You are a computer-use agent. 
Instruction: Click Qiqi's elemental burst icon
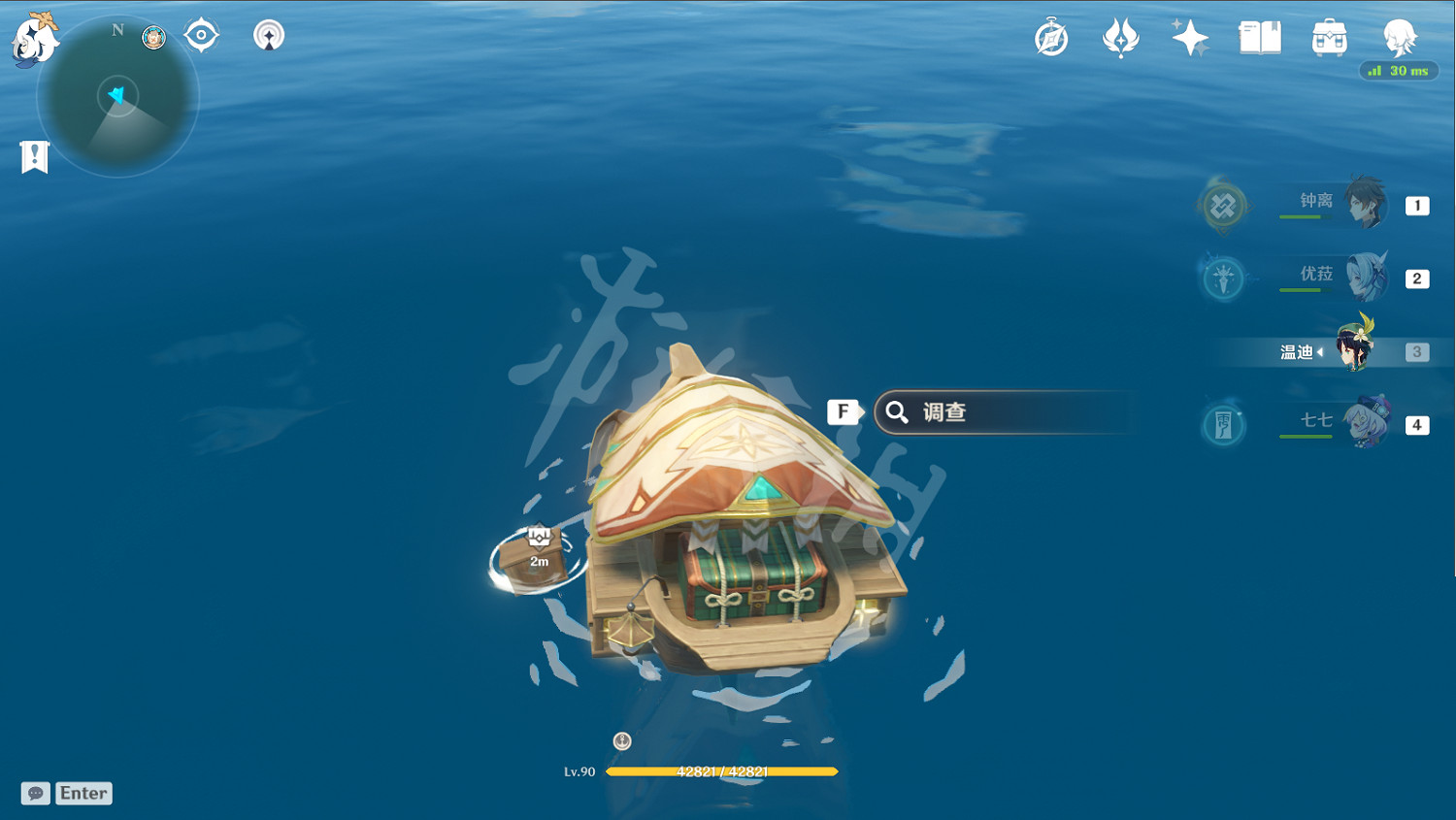pos(1223,423)
